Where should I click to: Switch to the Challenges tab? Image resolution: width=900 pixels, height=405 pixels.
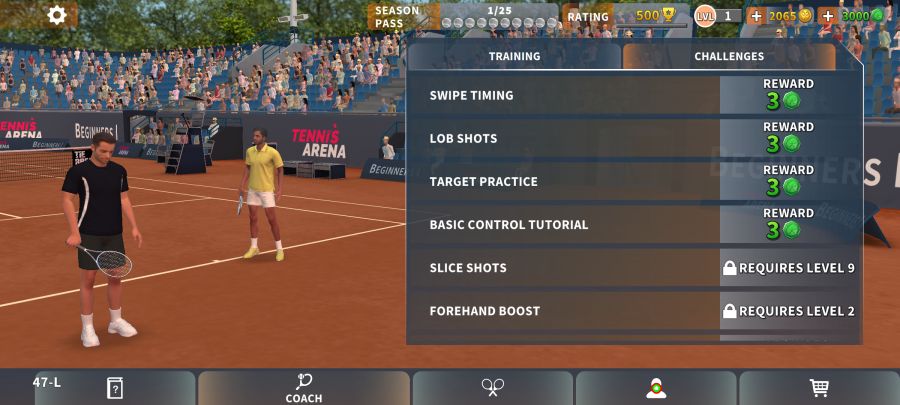[x=729, y=57]
